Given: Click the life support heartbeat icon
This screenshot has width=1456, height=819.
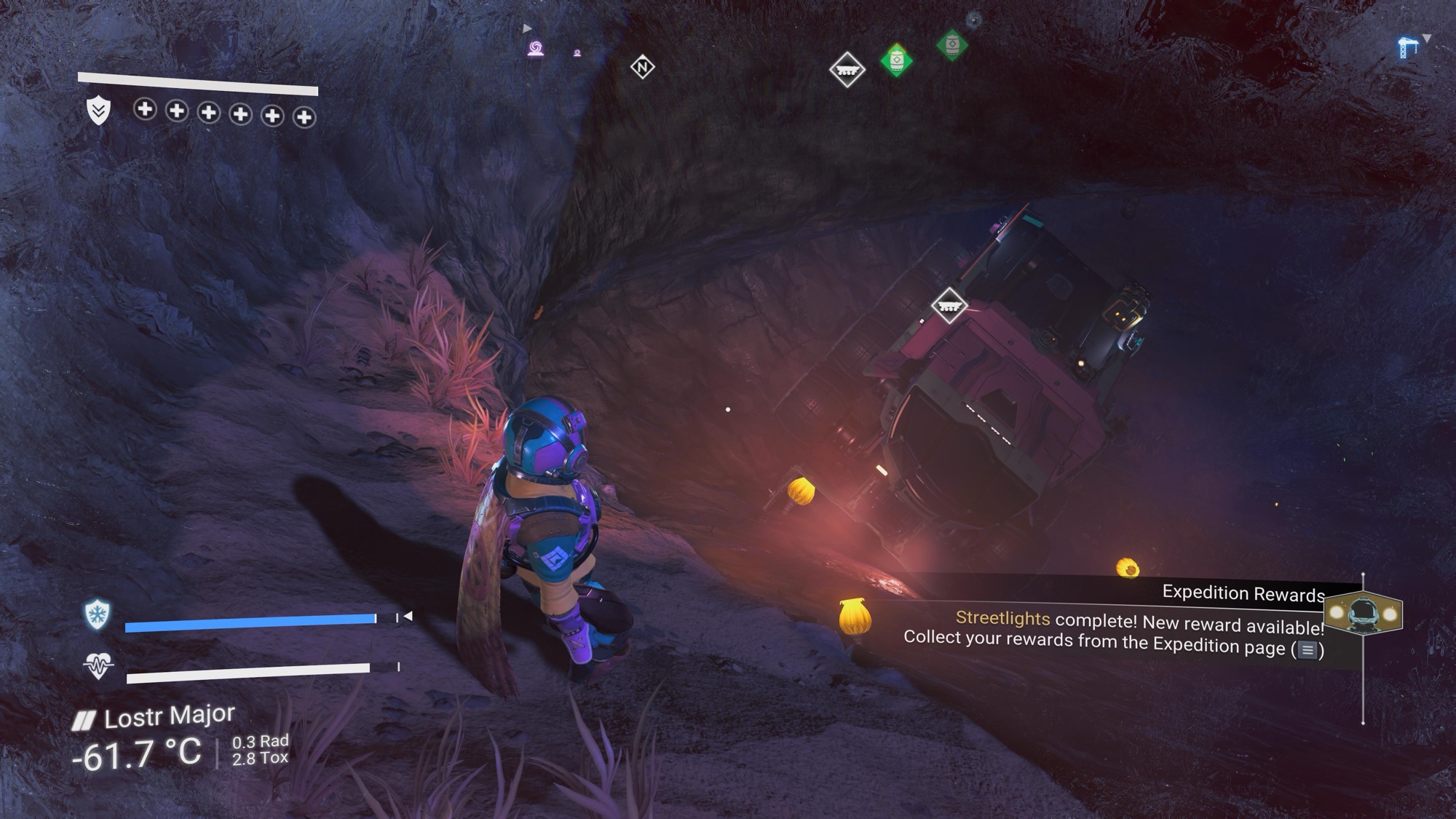Looking at the screenshot, I should [x=98, y=665].
